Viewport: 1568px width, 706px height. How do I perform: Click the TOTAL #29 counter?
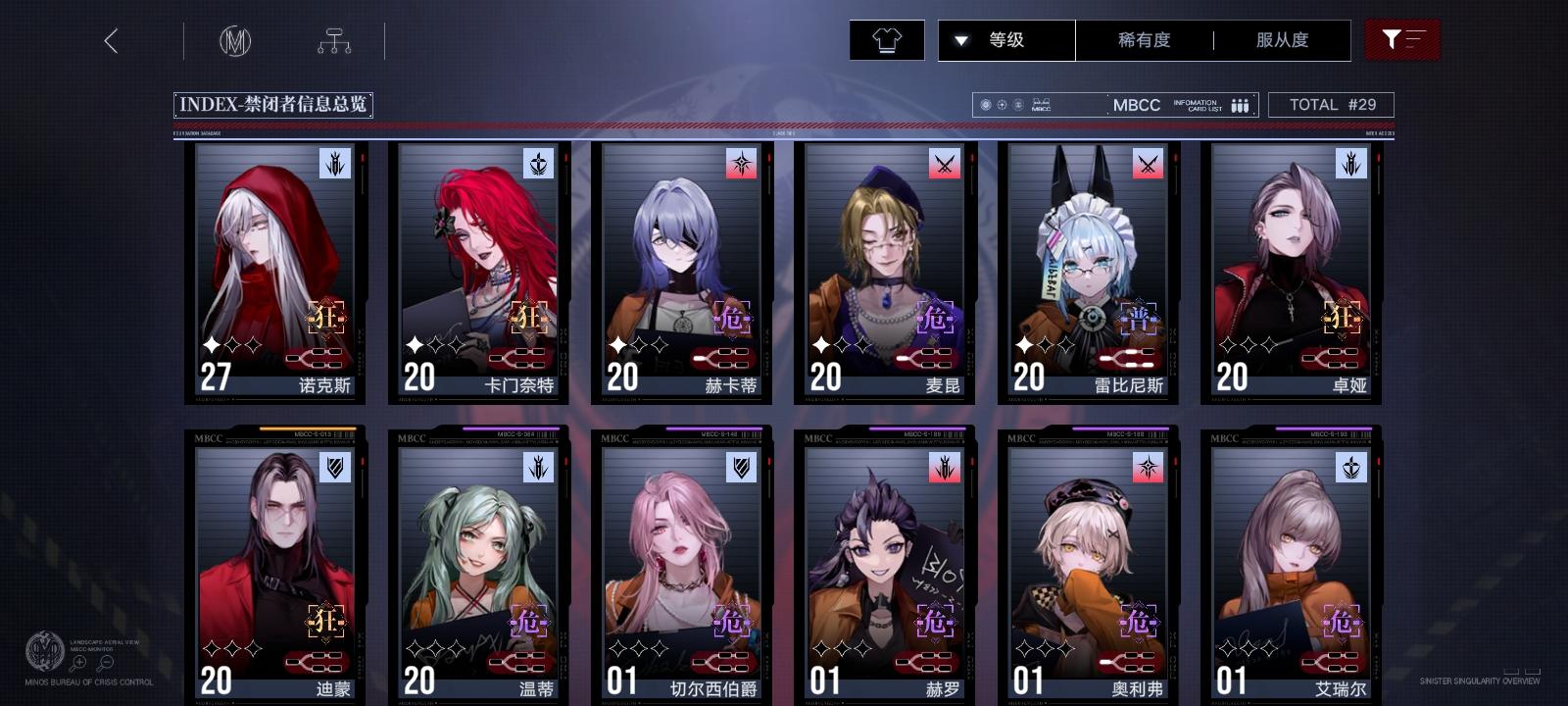pyautogui.click(x=1332, y=104)
